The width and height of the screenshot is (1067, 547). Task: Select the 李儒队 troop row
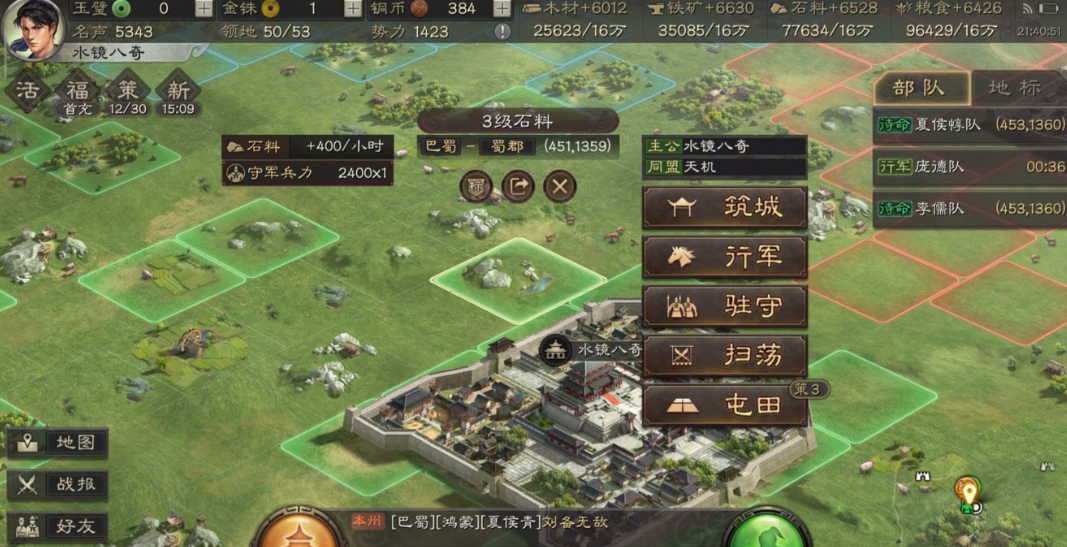(968, 208)
